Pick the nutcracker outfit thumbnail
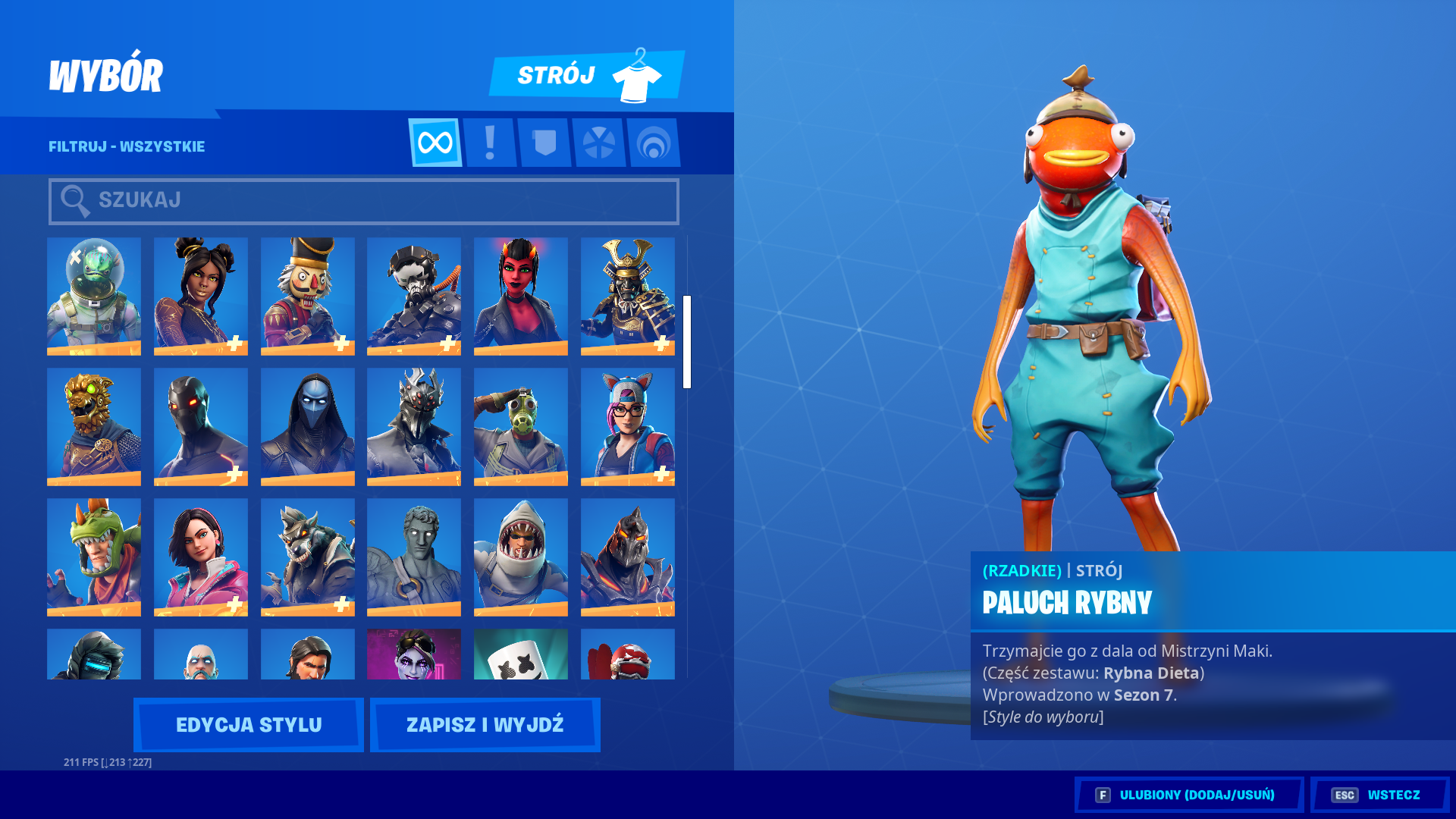Screen dimensions: 1456x819 [307, 296]
